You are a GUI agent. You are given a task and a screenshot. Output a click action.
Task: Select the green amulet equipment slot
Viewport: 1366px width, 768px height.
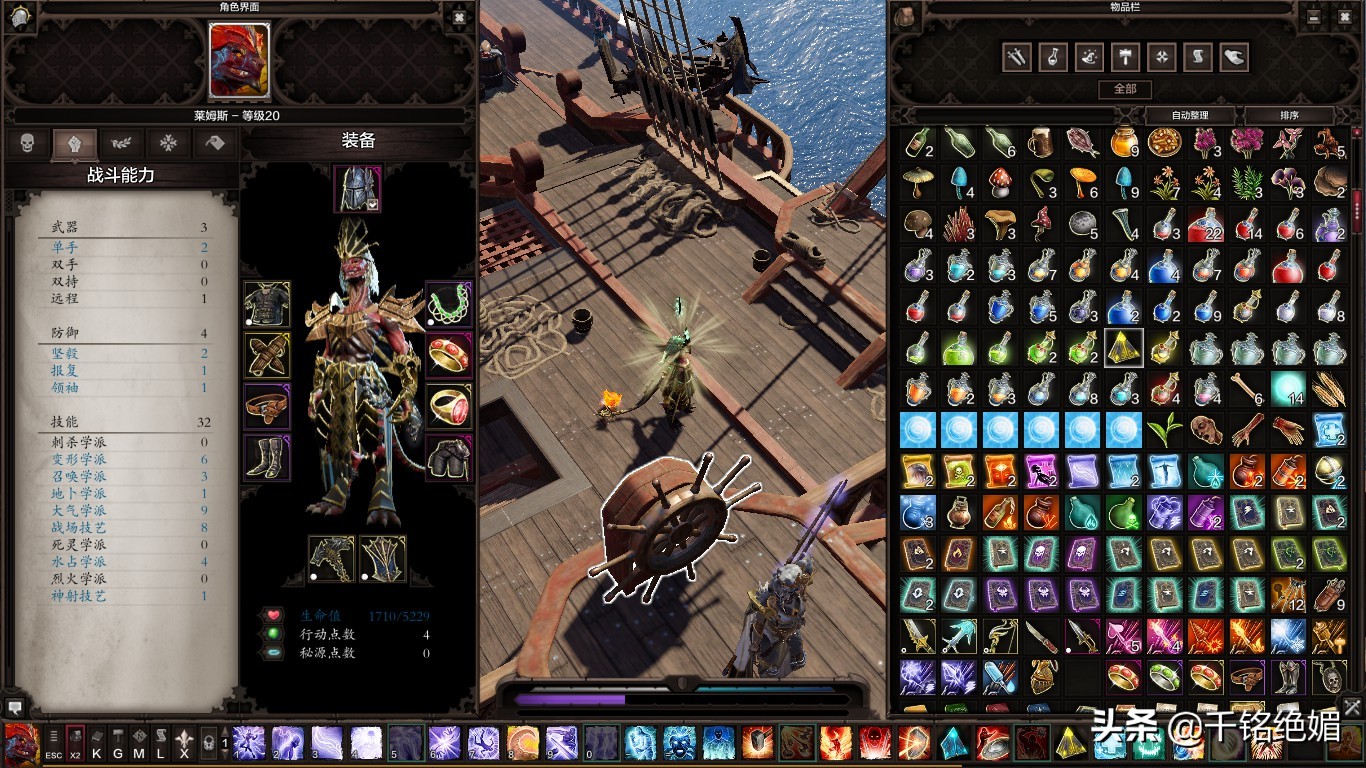point(449,304)
